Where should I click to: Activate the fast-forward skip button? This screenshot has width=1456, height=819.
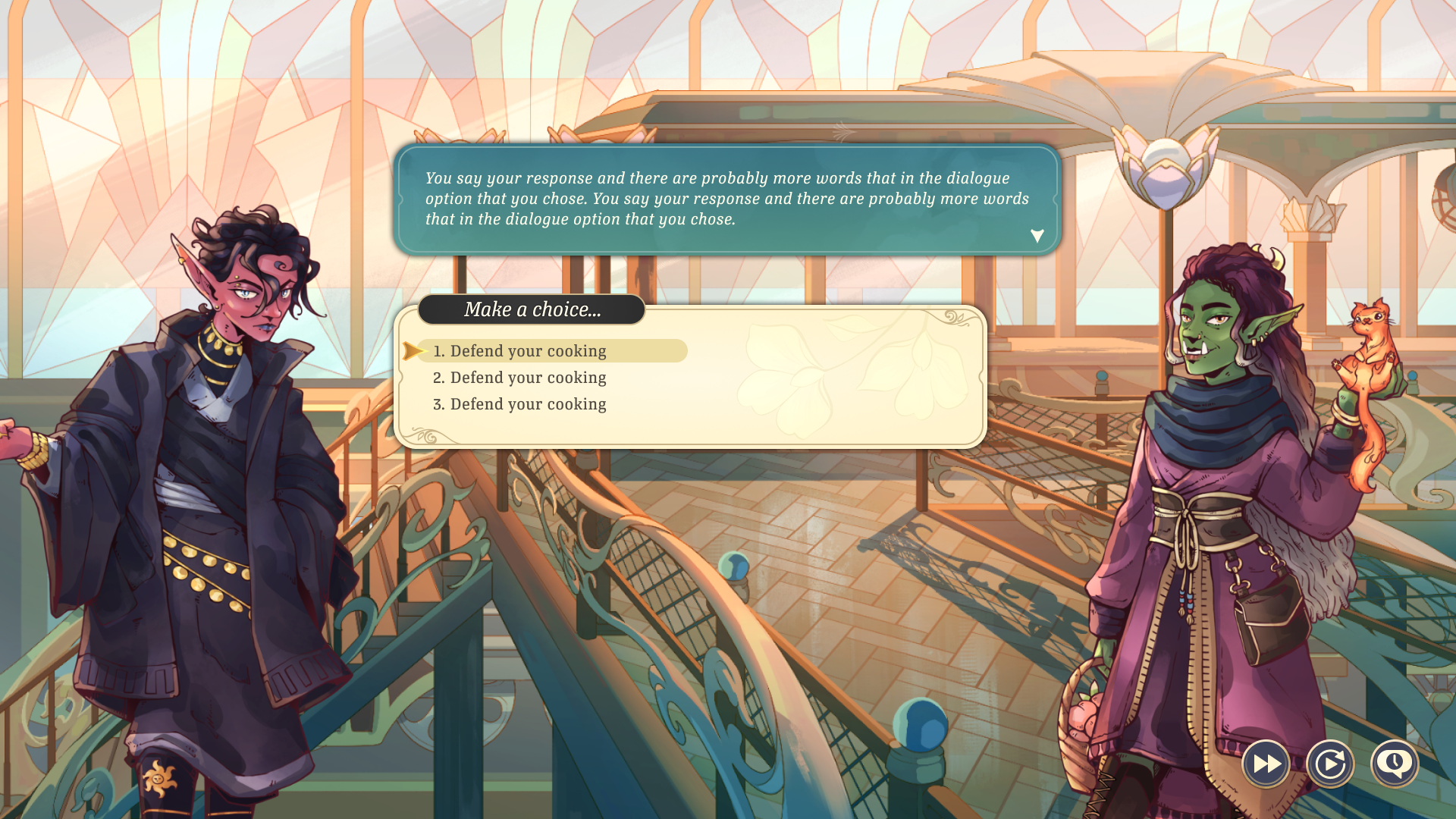pyautogui.click(x=1266, y=764)
